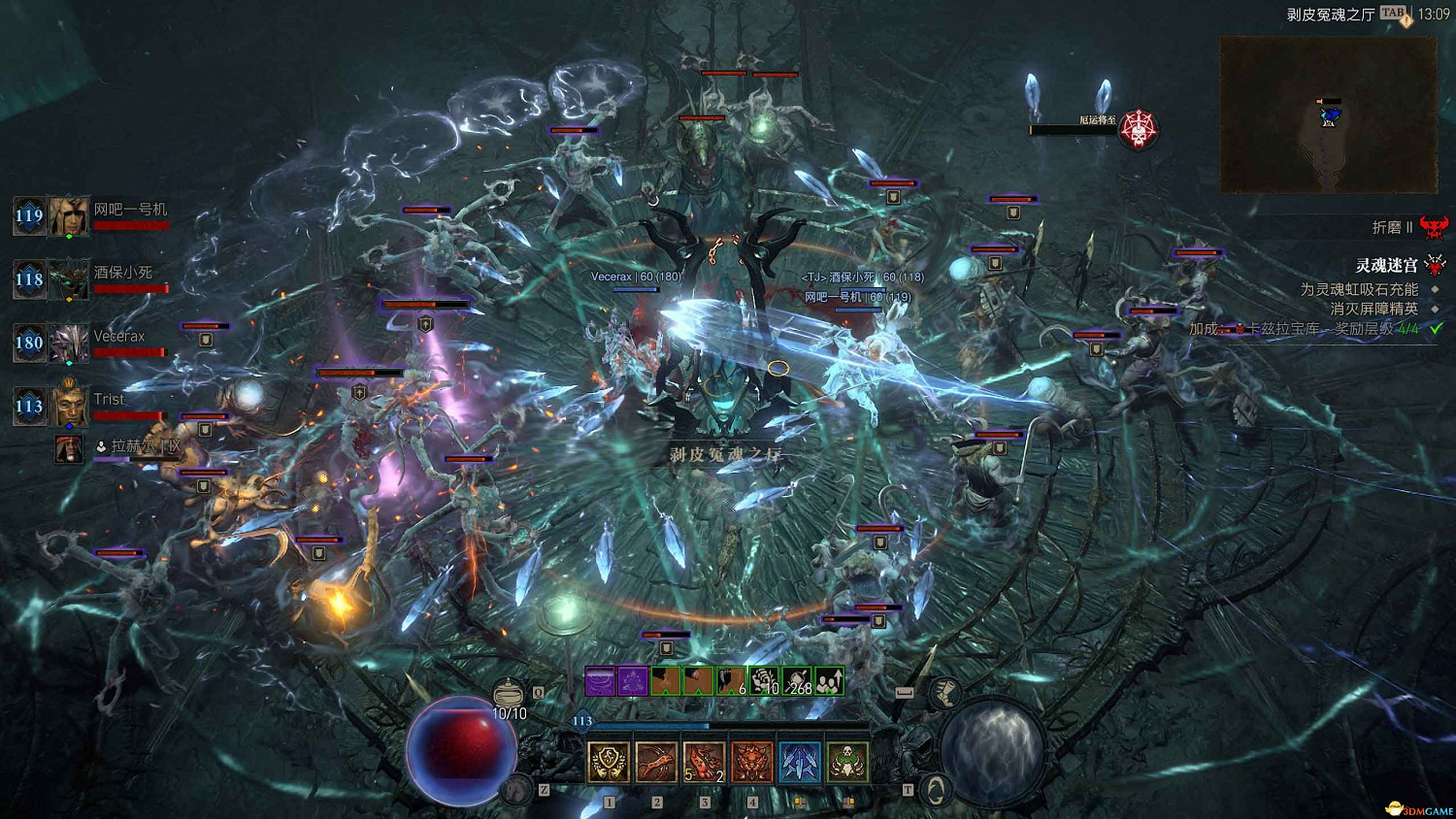Screen dimensions: 1456x819
Task: Open the dungeon minimap
Action: (1328, 115)
